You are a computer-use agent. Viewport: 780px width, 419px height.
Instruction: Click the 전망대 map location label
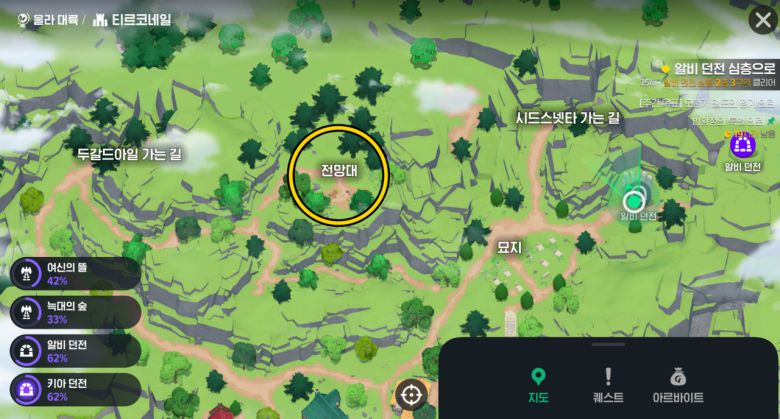339,171
